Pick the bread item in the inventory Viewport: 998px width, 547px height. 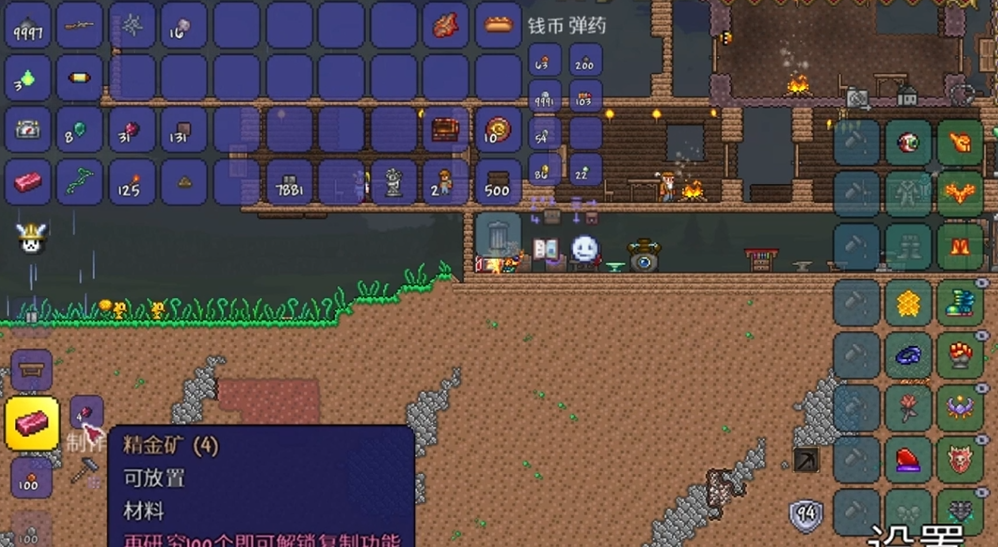pos(497,25)
